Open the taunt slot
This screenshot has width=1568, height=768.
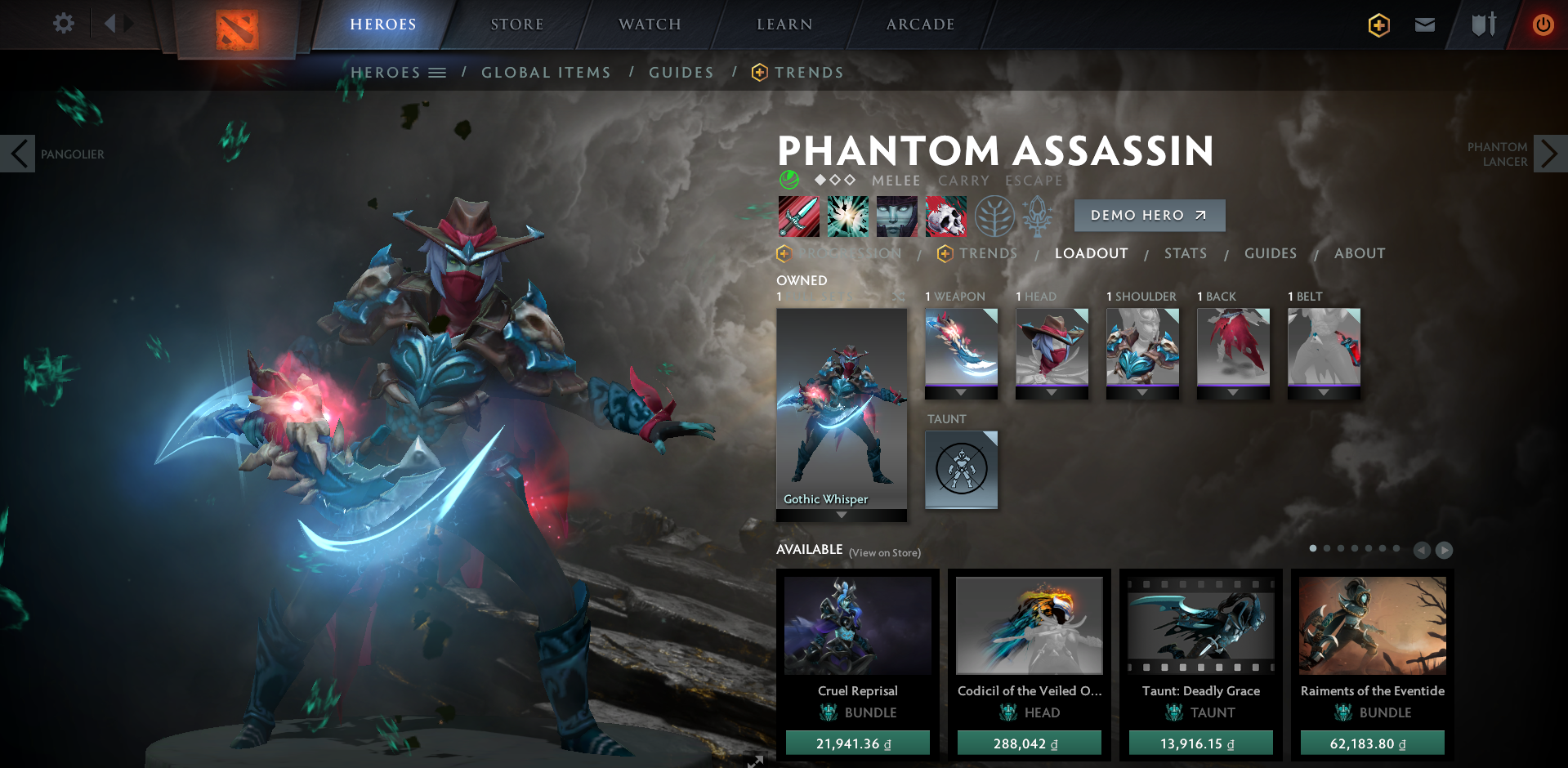click(961, 469)
